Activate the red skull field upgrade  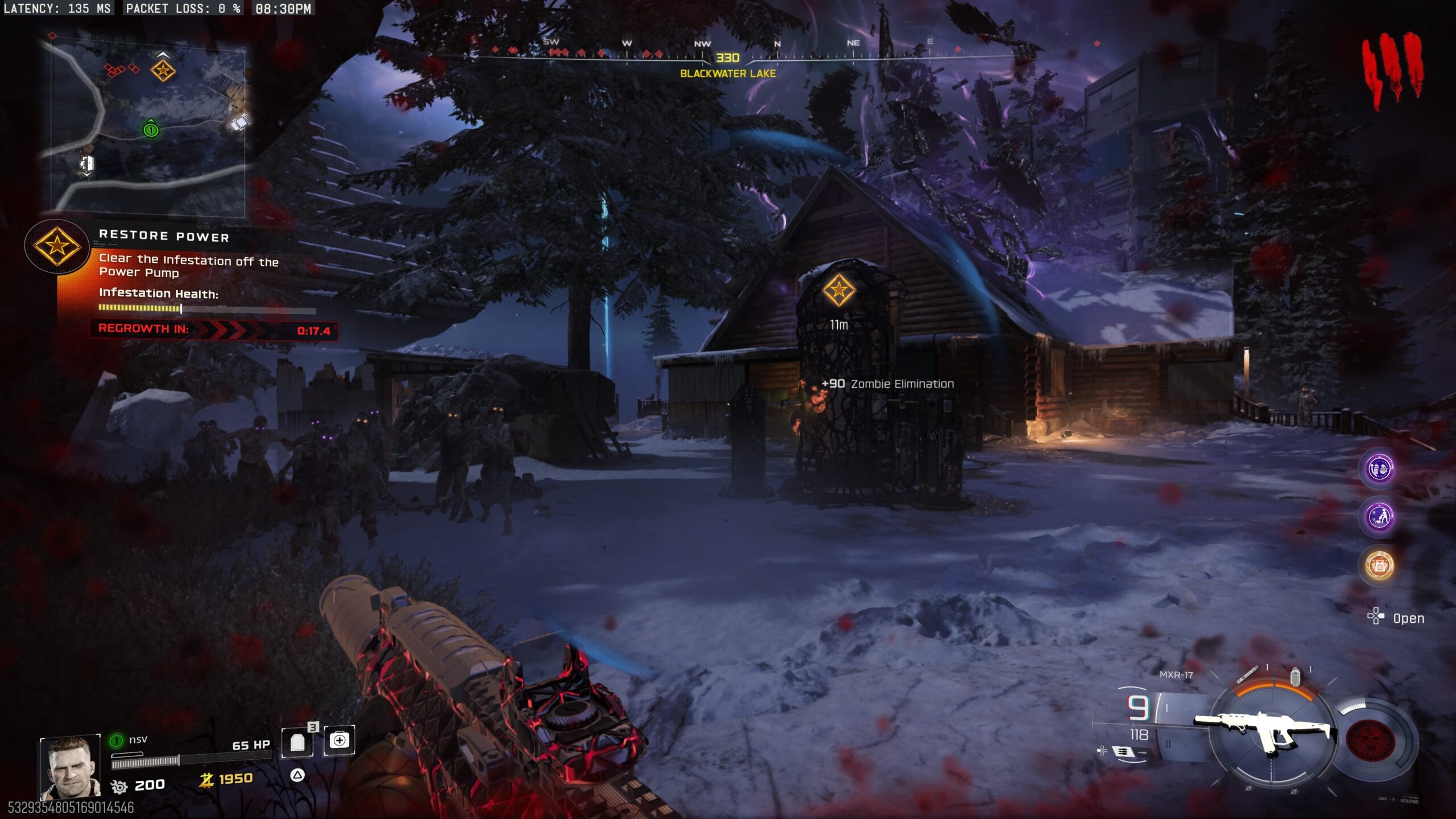click(1370, 741)
